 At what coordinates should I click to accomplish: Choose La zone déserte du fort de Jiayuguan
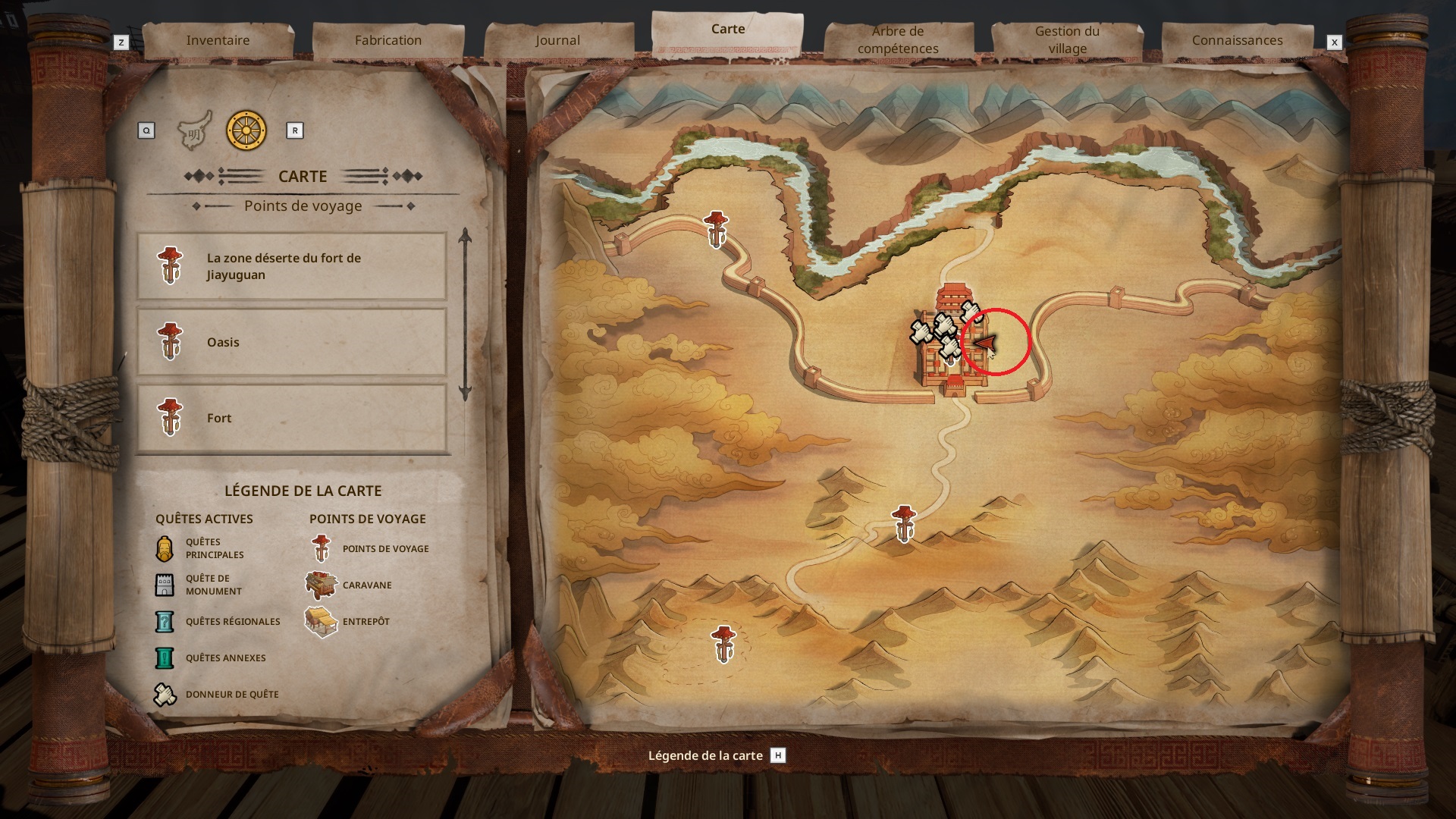292,266
